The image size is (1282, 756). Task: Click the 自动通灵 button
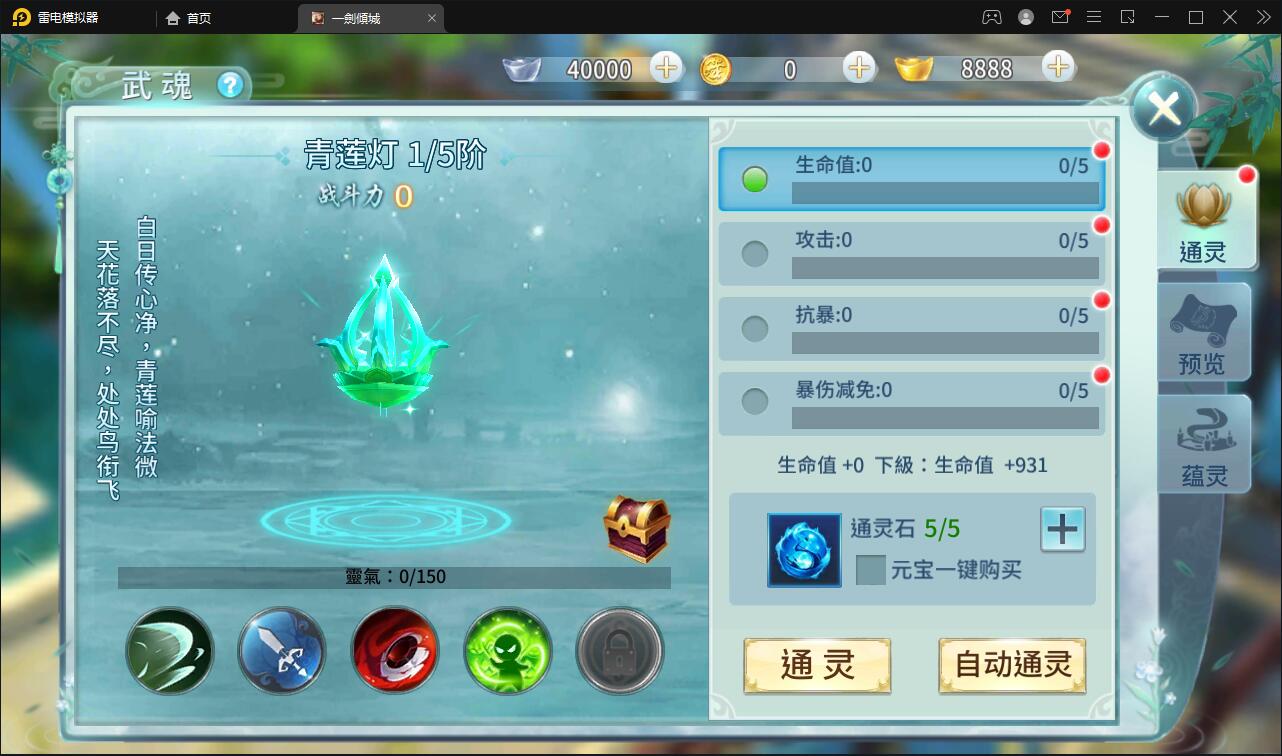[x=1012, y=665]
